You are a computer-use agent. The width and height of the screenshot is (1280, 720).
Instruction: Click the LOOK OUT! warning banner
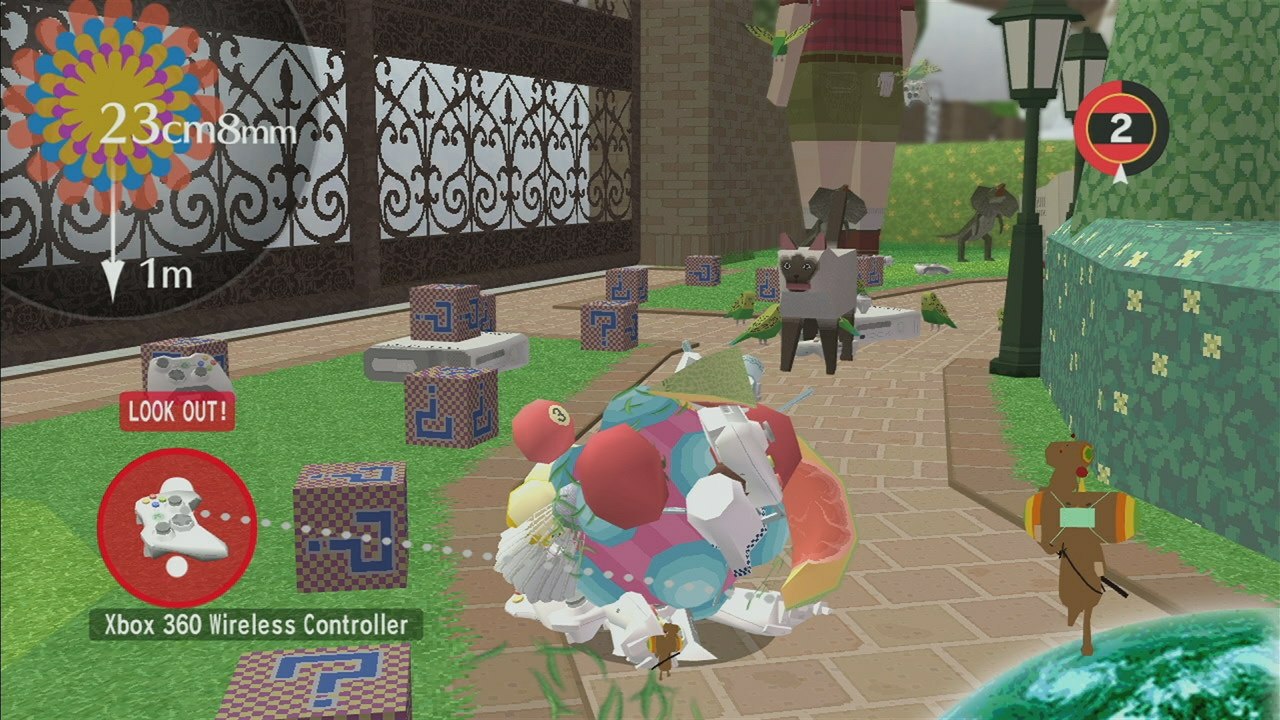click(176, 411)
